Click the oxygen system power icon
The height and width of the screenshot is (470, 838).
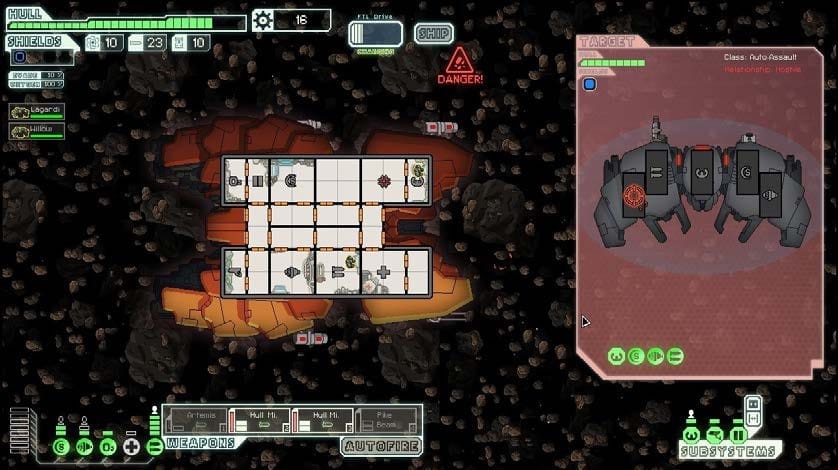coord(108,445)
